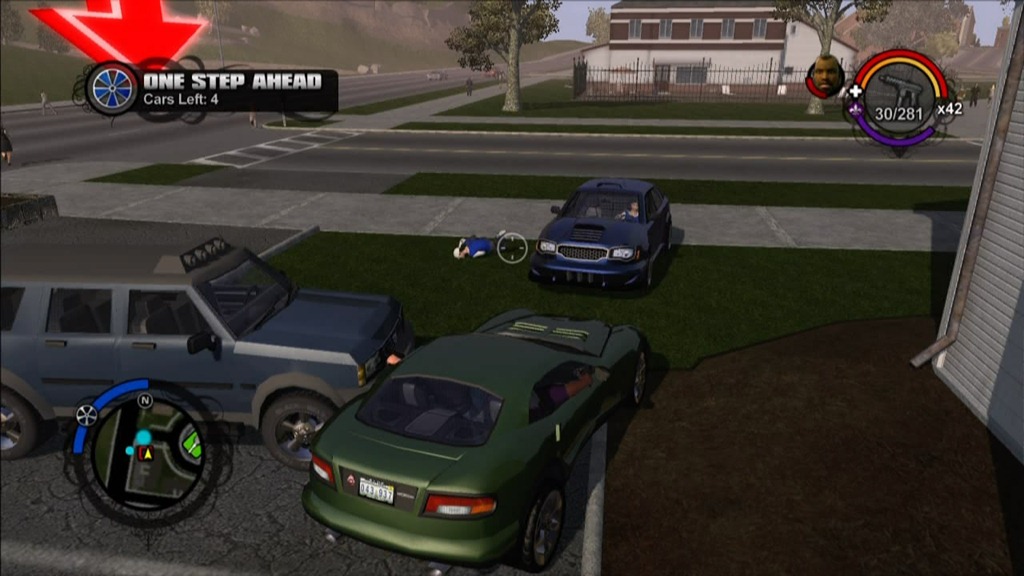Click the north compass marker on minimap

click(x=145, y=401)
